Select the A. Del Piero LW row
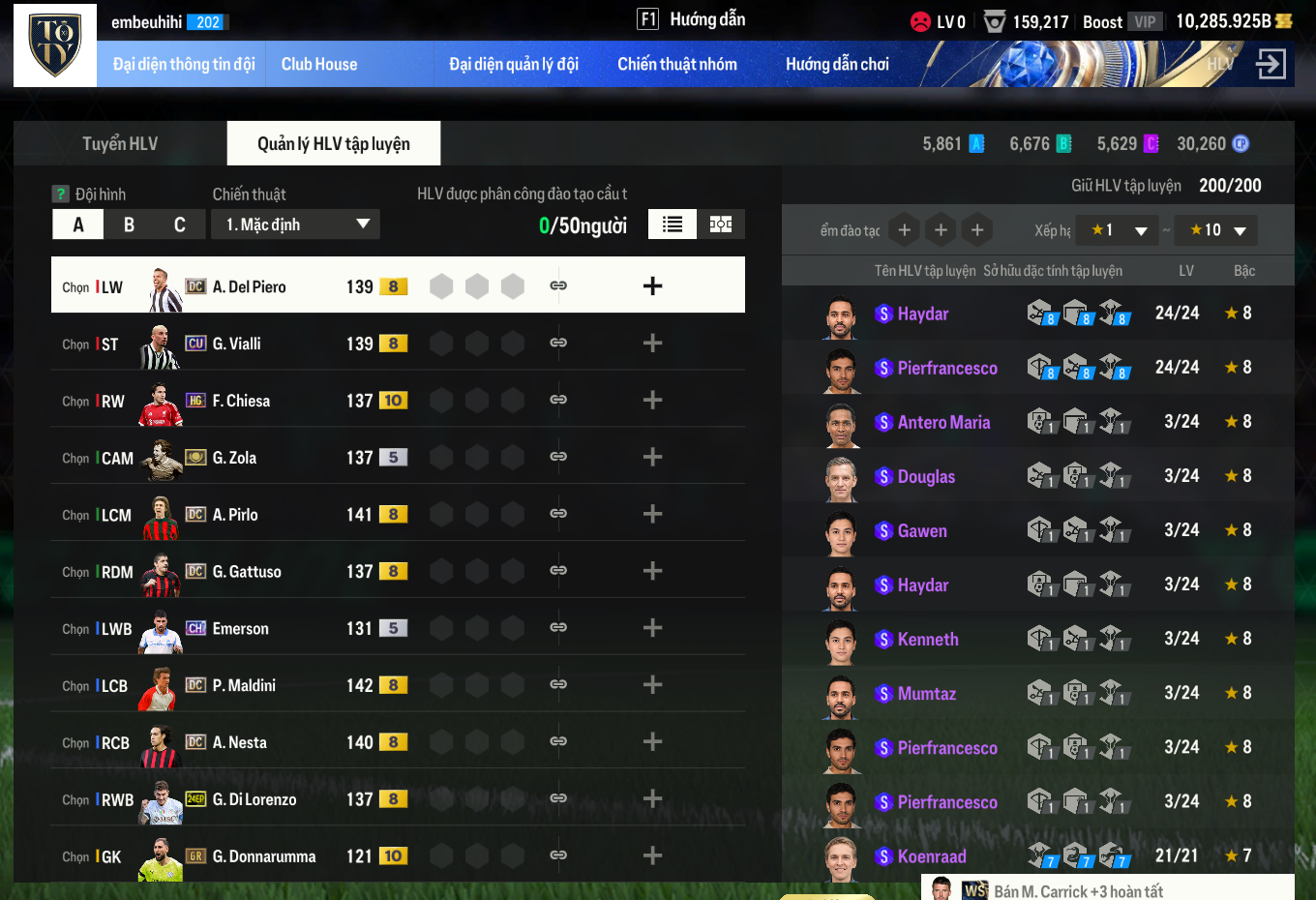The height and width of the screenshot is (900, 1316). point(249,286)
